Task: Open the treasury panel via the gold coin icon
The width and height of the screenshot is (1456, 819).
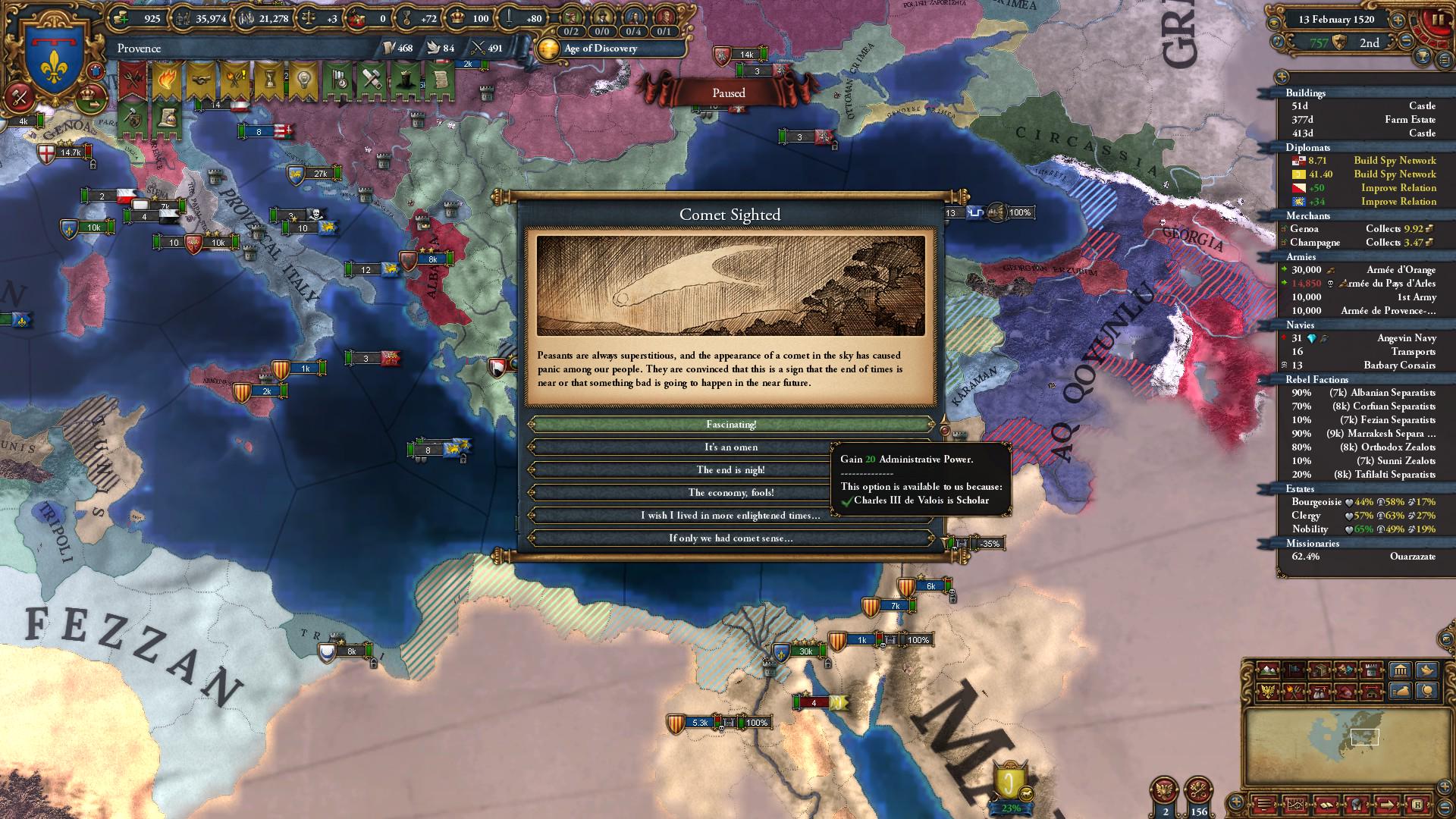Action: (120, 17)
